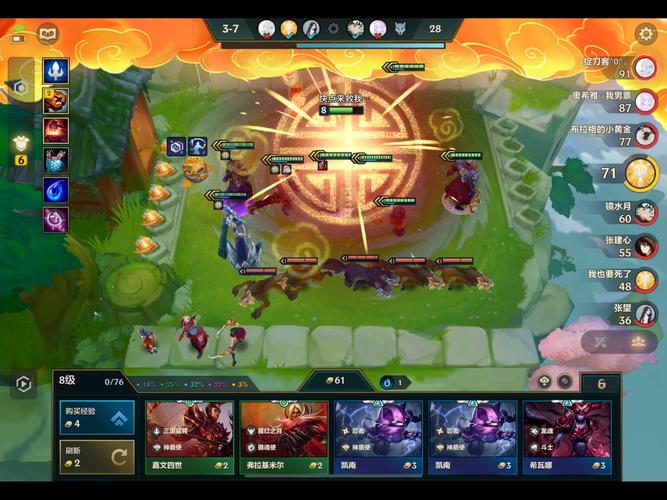Buy the 嘉文四世 champion card
Image resolution: width=667 pixels, height=500 pixels.
pos(190,437)
